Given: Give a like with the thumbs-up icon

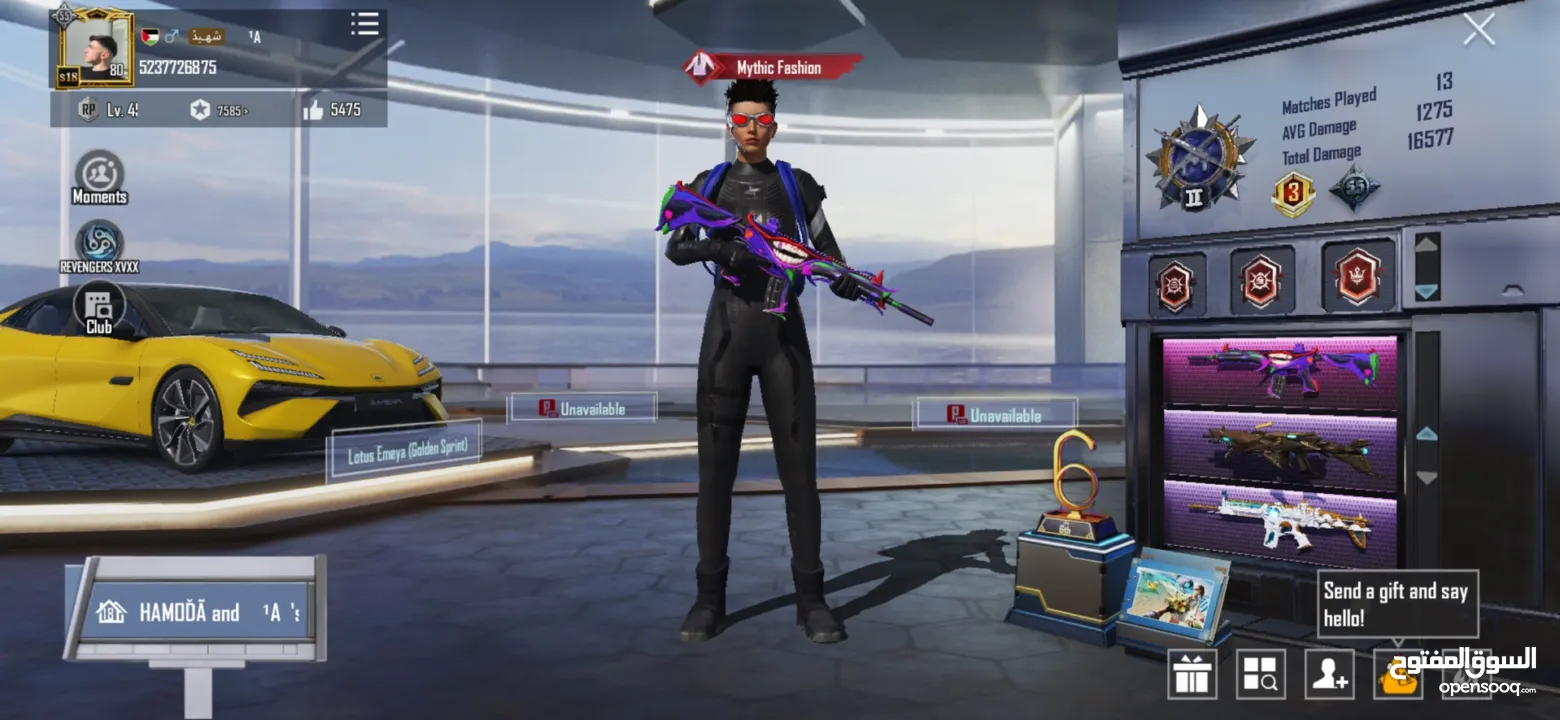Looking at the screenshot, I should click(313, 110).
